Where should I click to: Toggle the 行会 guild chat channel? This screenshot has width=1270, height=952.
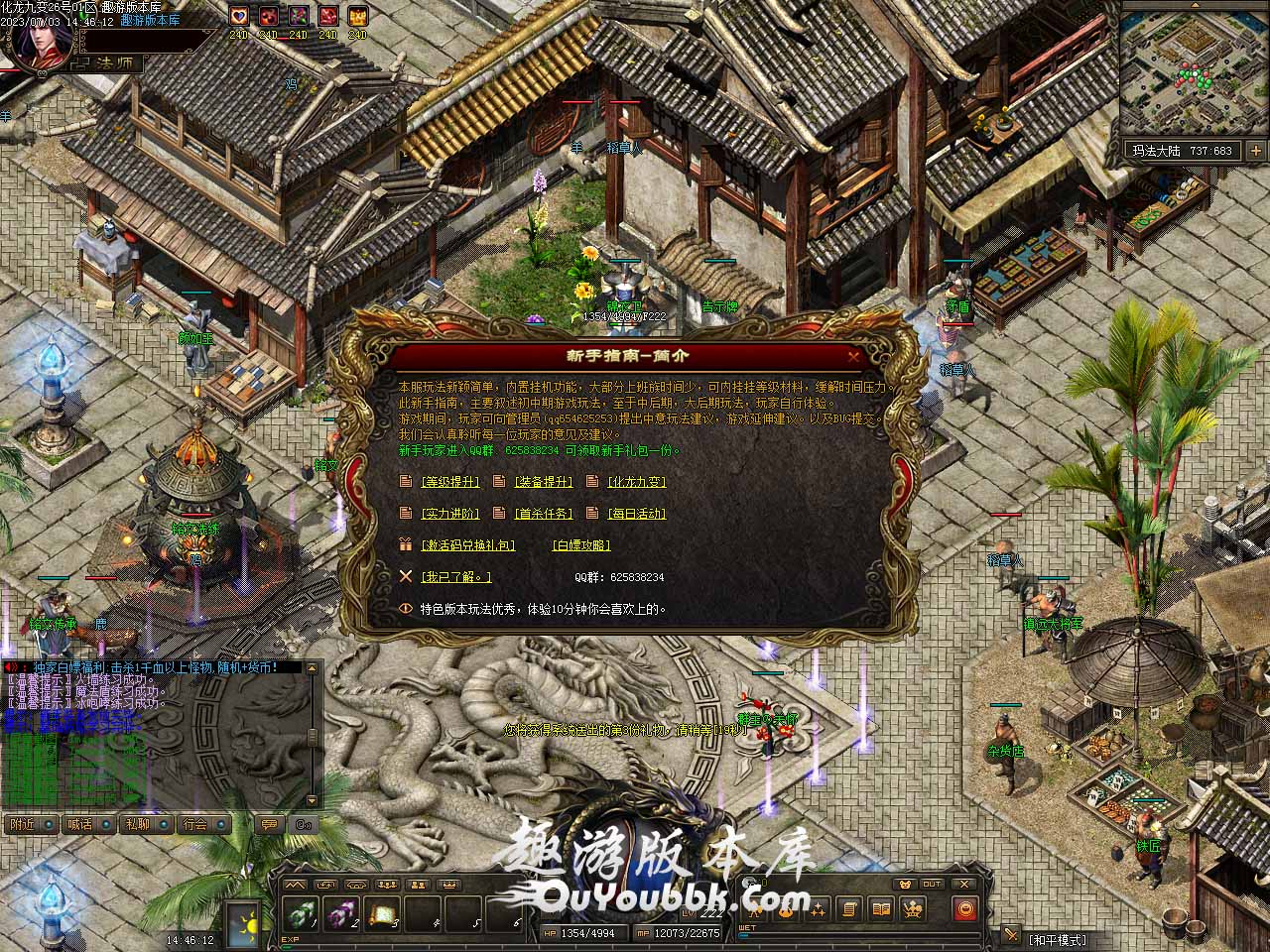click(195, 824)
